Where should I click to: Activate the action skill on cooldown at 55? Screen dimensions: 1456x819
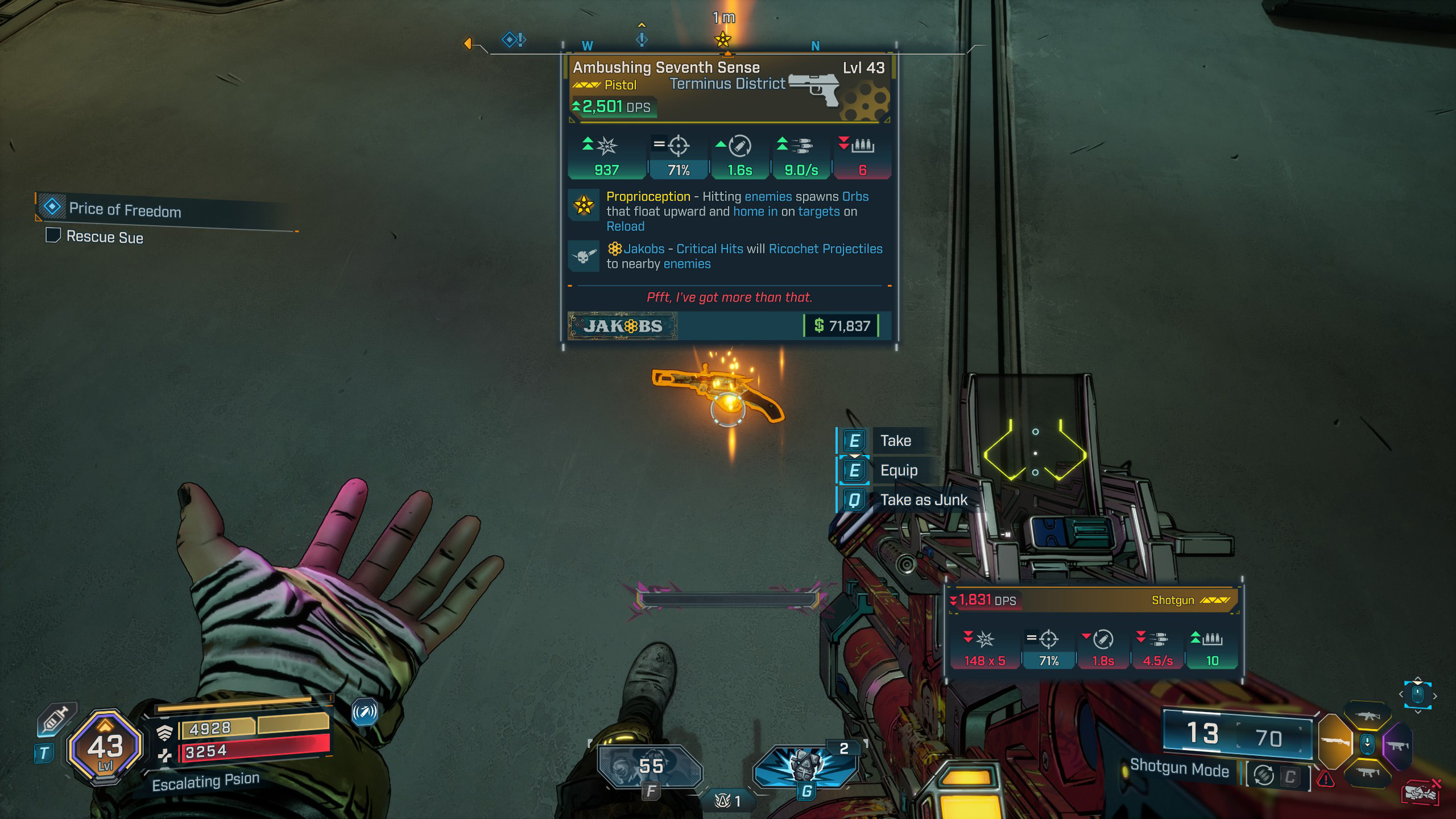click(651, 767)
